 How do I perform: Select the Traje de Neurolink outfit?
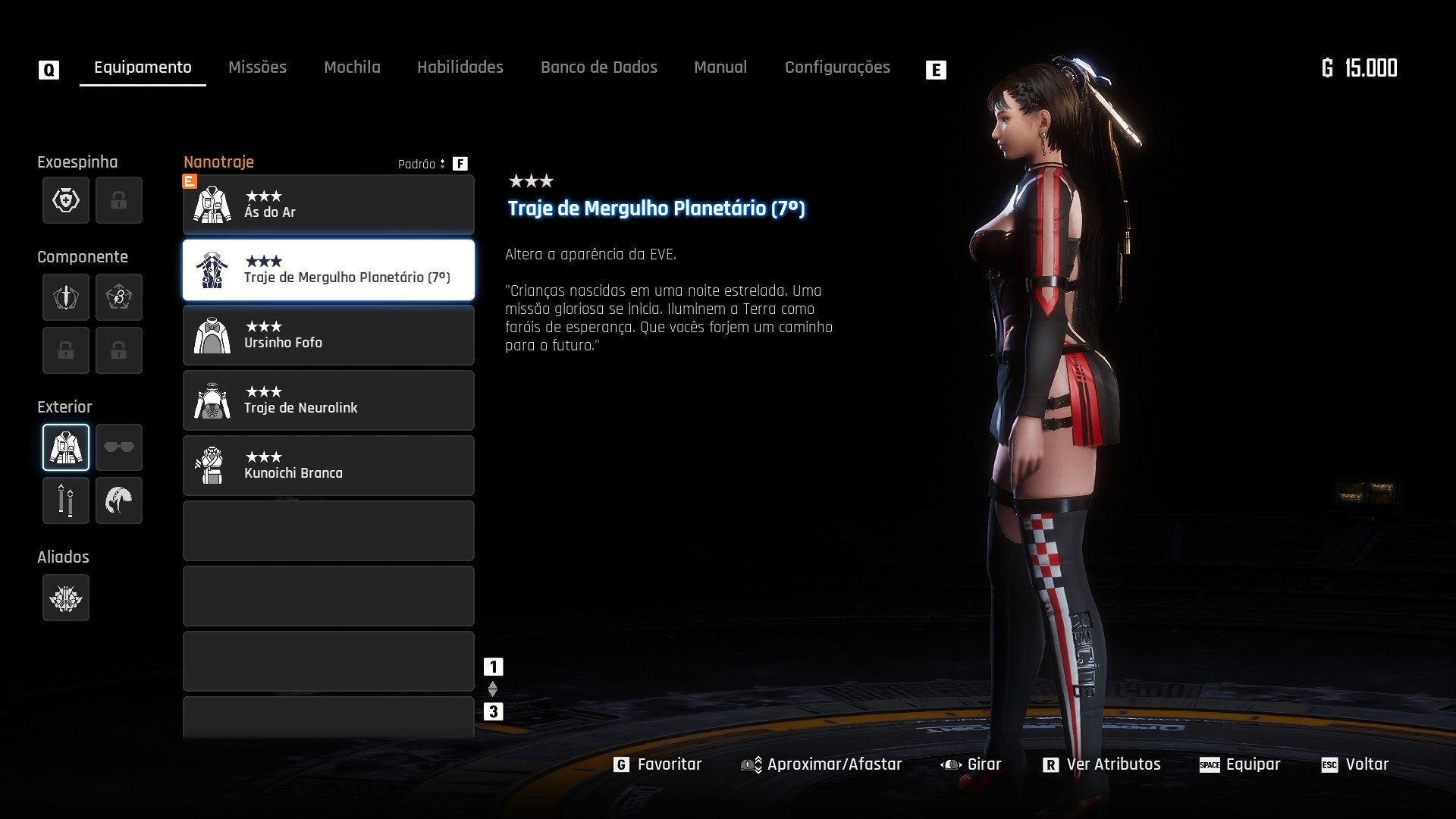tap(328, 400)
